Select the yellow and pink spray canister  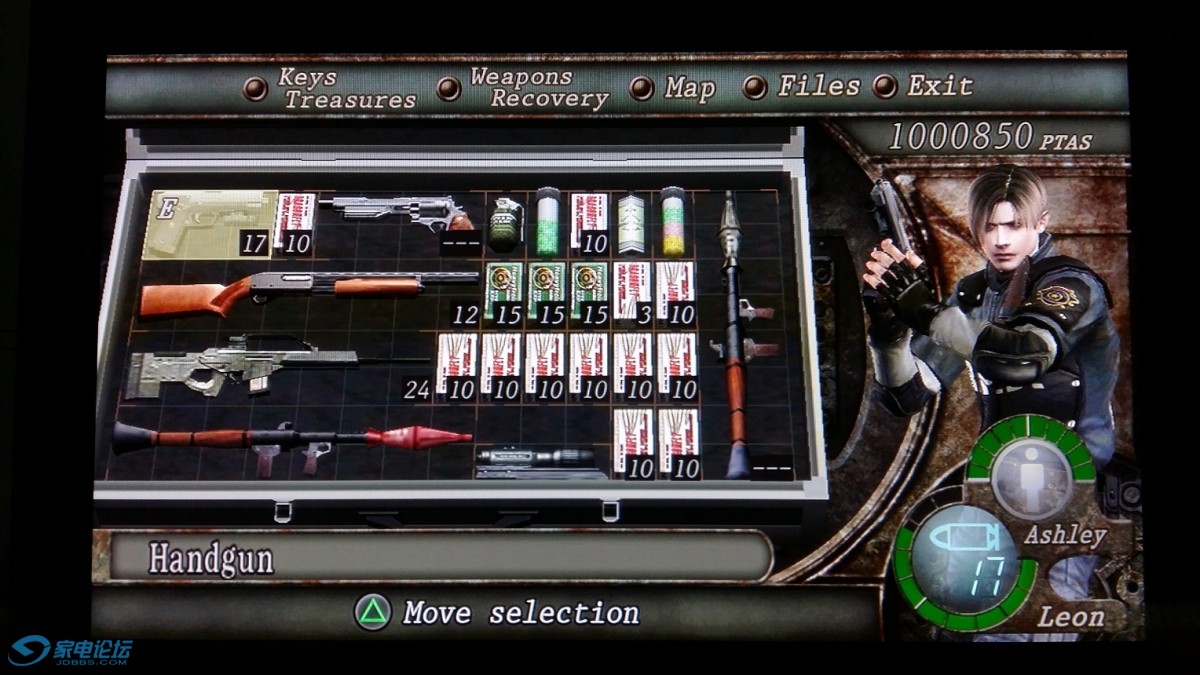click(672, 221)
